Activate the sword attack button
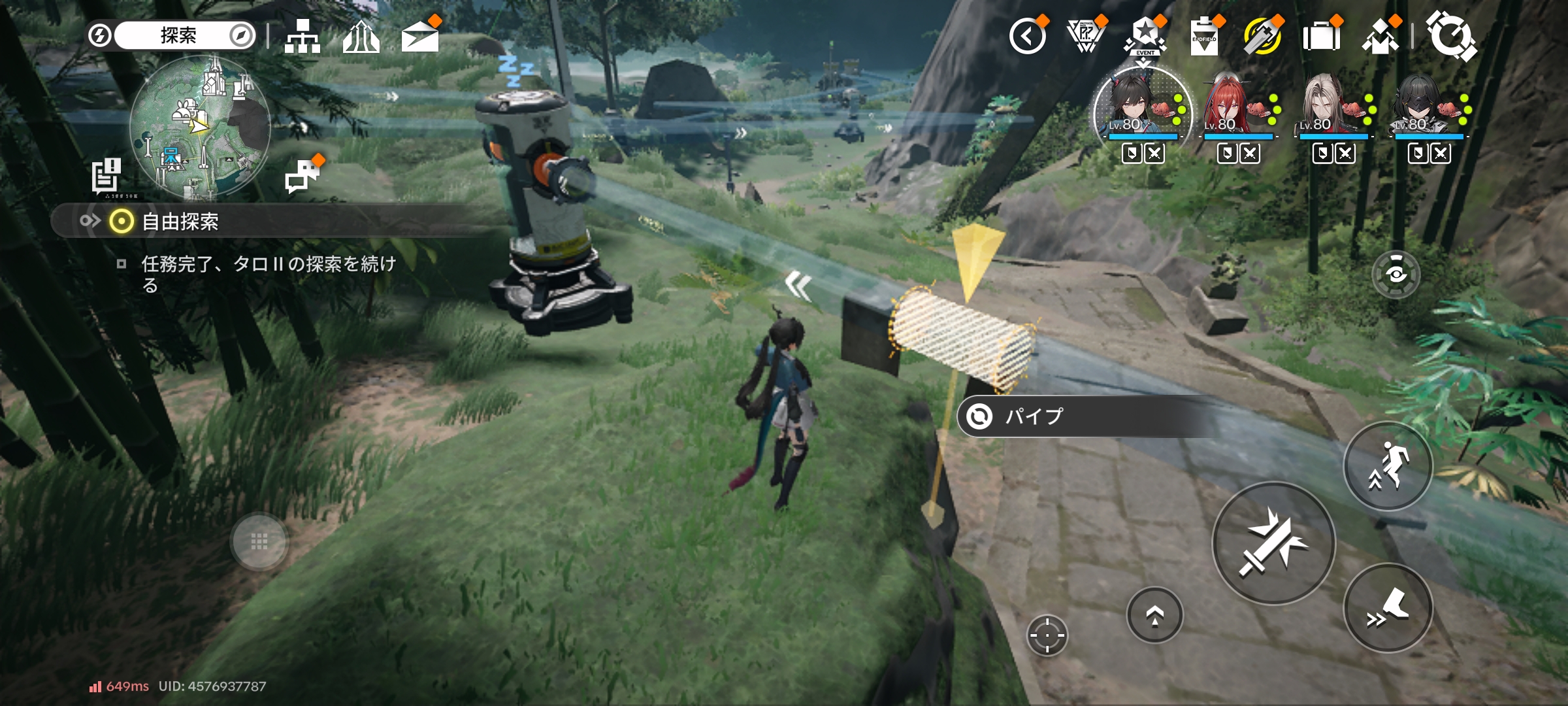This screenshot has width=1568, height=706. 1273,543
